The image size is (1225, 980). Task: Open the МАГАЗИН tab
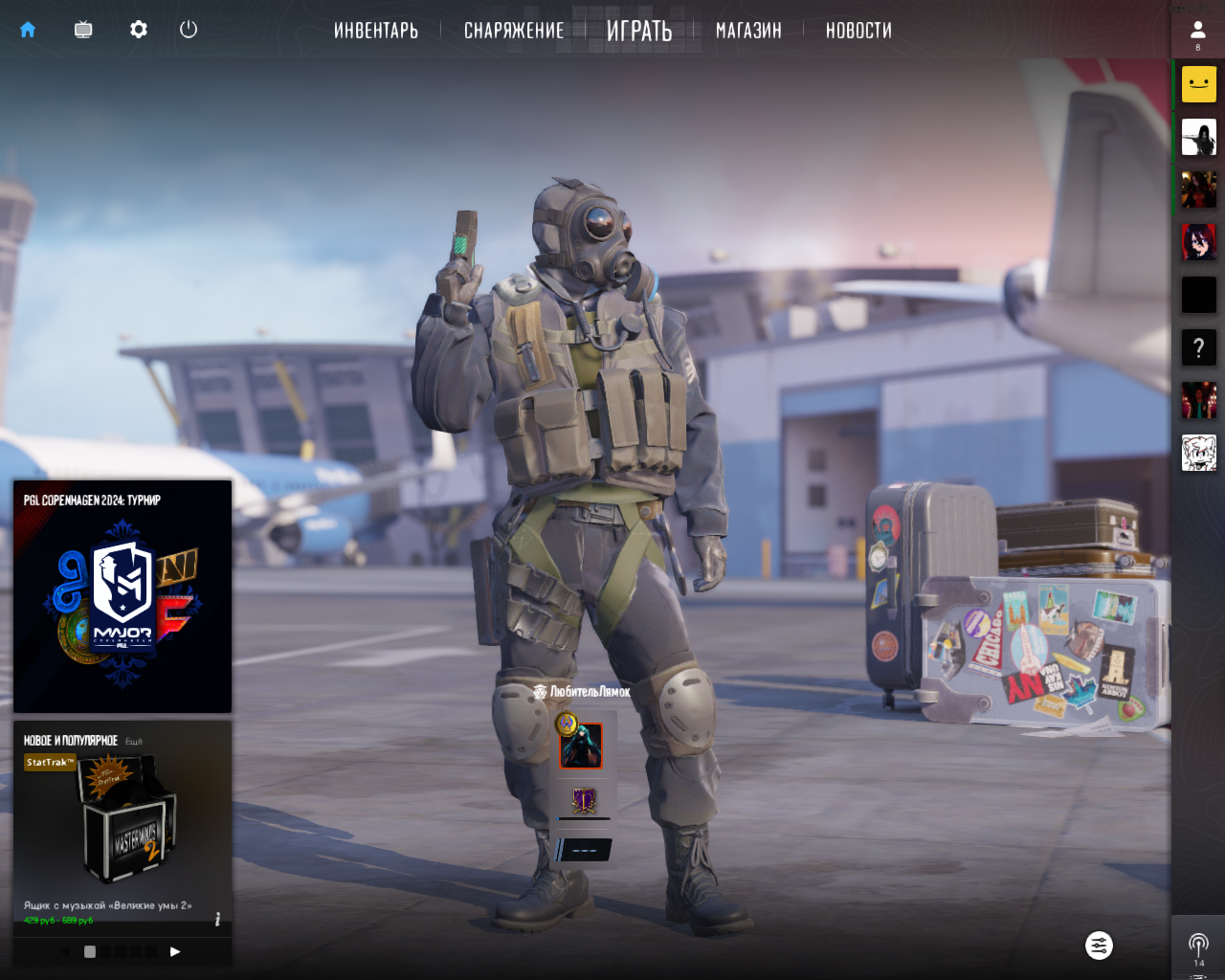748,31
